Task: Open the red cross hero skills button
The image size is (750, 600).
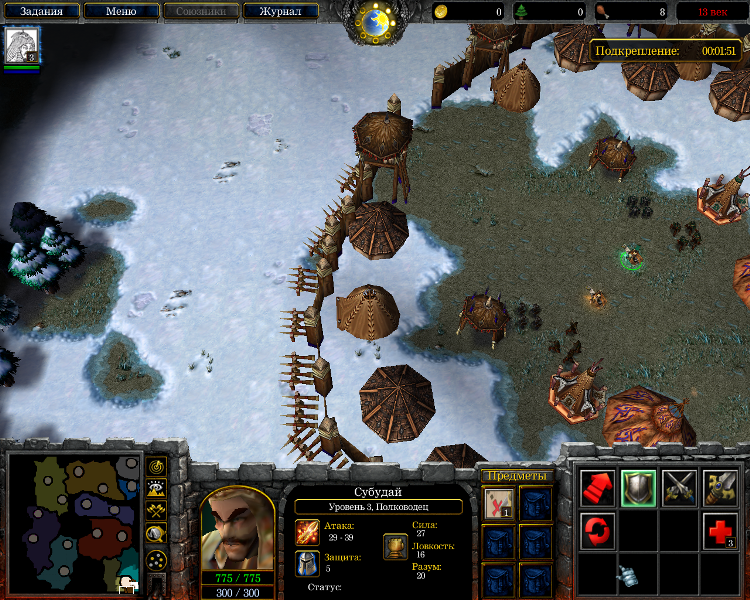Action: 719,528
